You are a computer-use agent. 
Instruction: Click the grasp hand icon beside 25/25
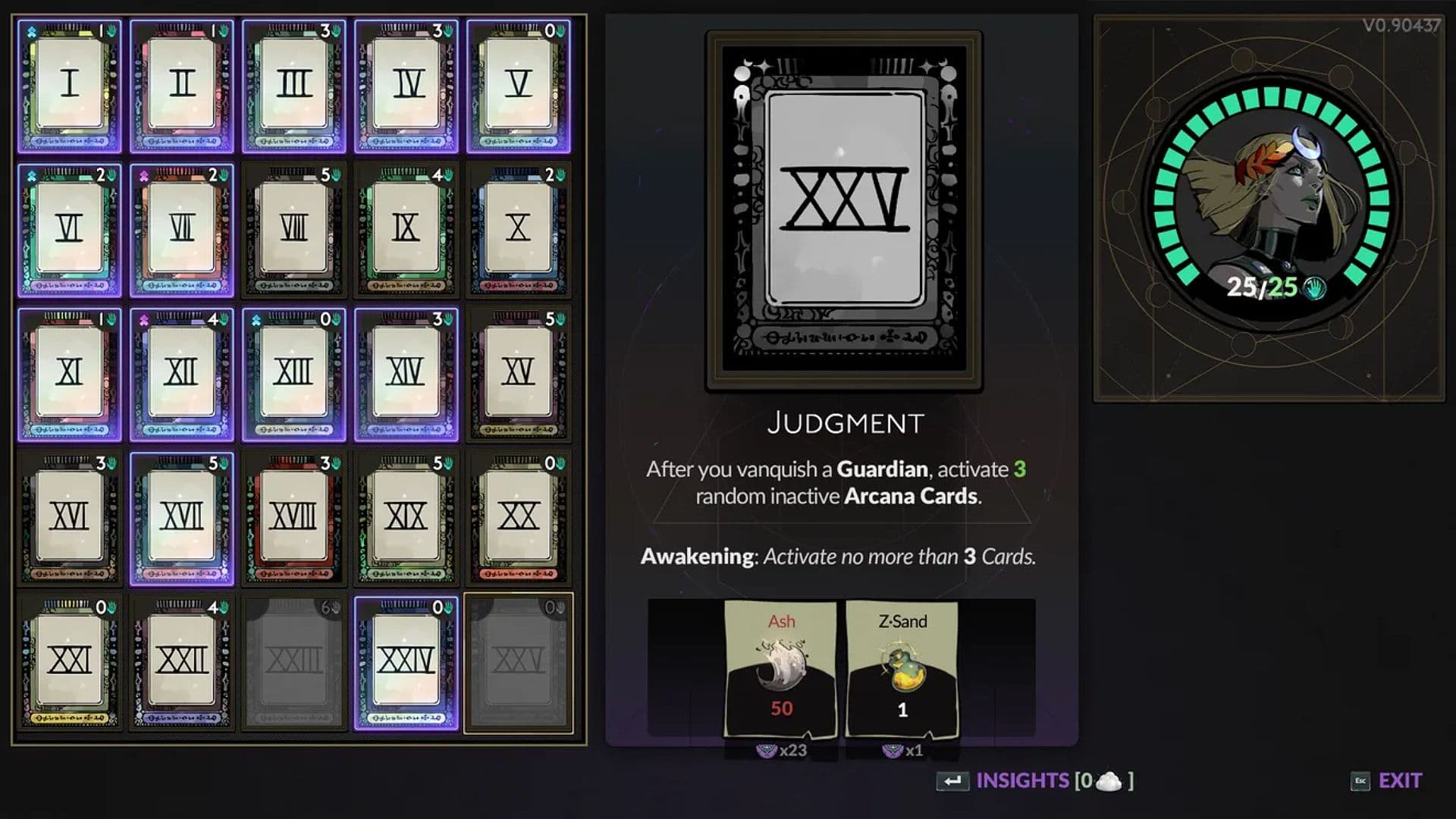pos(1316,288)
